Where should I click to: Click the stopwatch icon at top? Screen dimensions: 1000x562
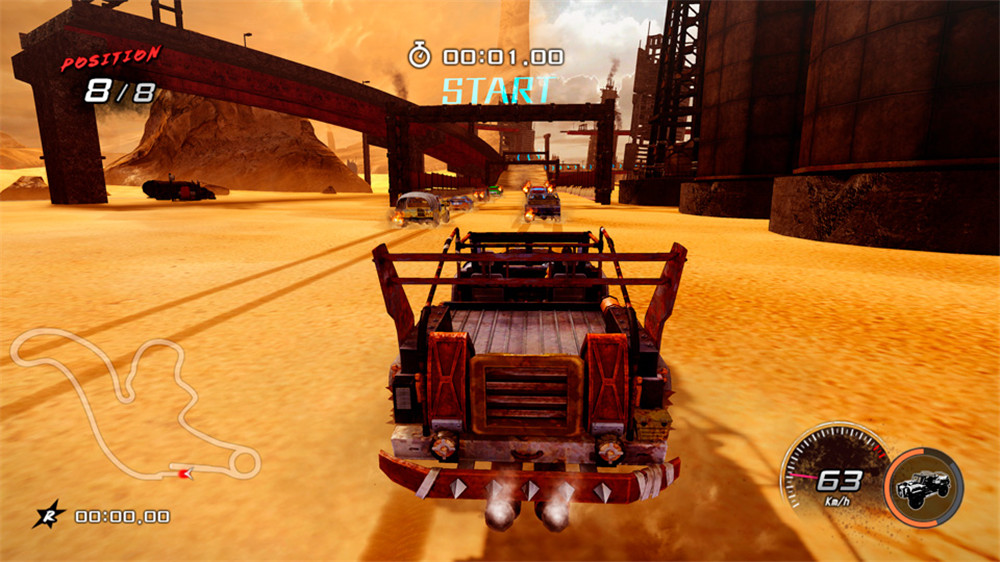pyautogui.click(x=419, y=56)
